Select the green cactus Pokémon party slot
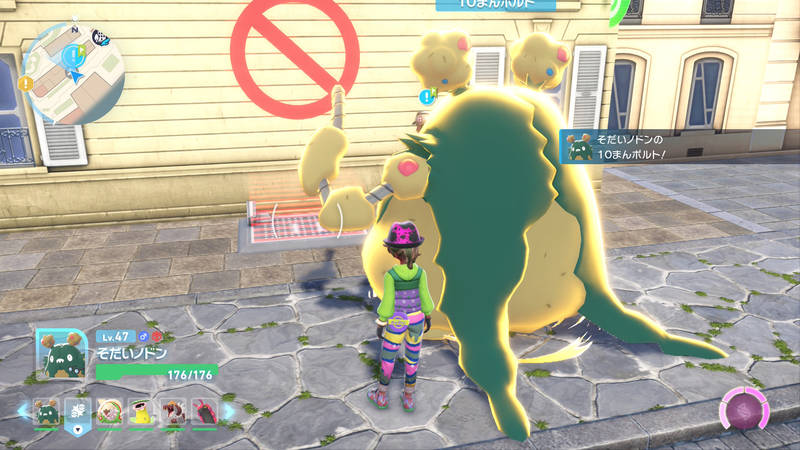Image resolution: width=800 pixels, height=450 pixels. (x=47, y=411)
